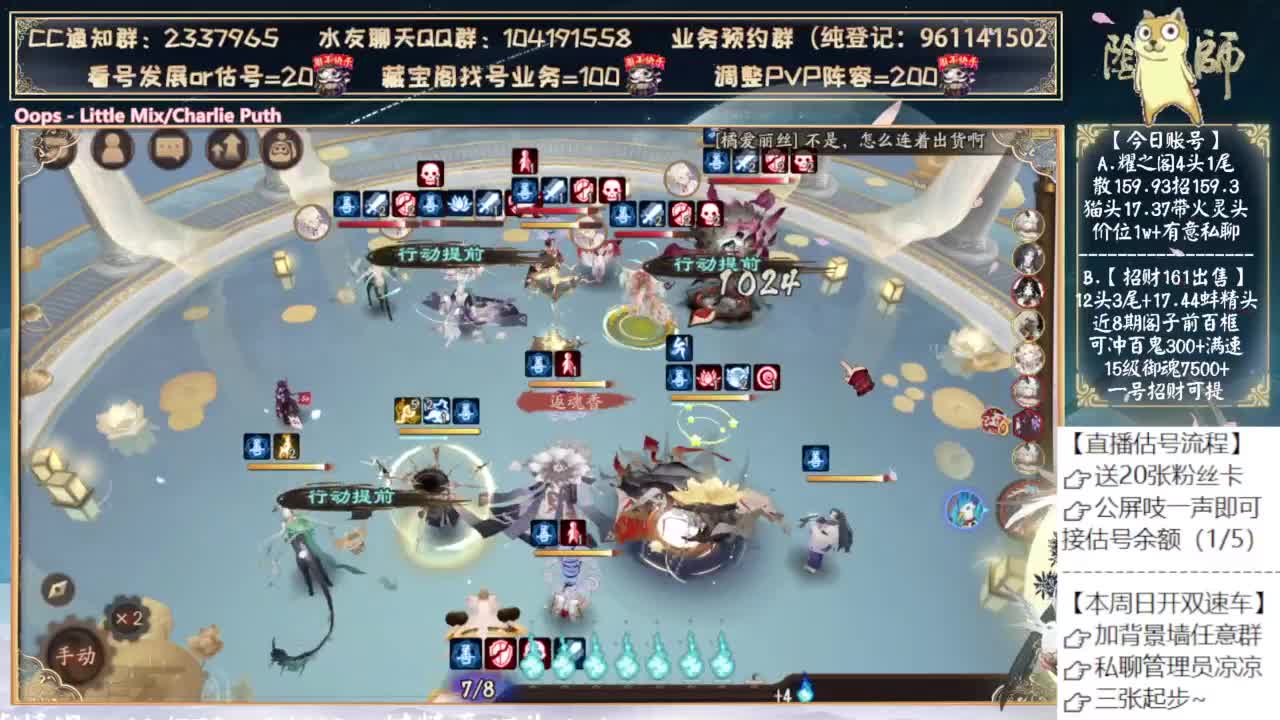Click the red shield debuff icon above bottom shikigami
This screenshot has width=1280, height=720.
tap(499, 652)
